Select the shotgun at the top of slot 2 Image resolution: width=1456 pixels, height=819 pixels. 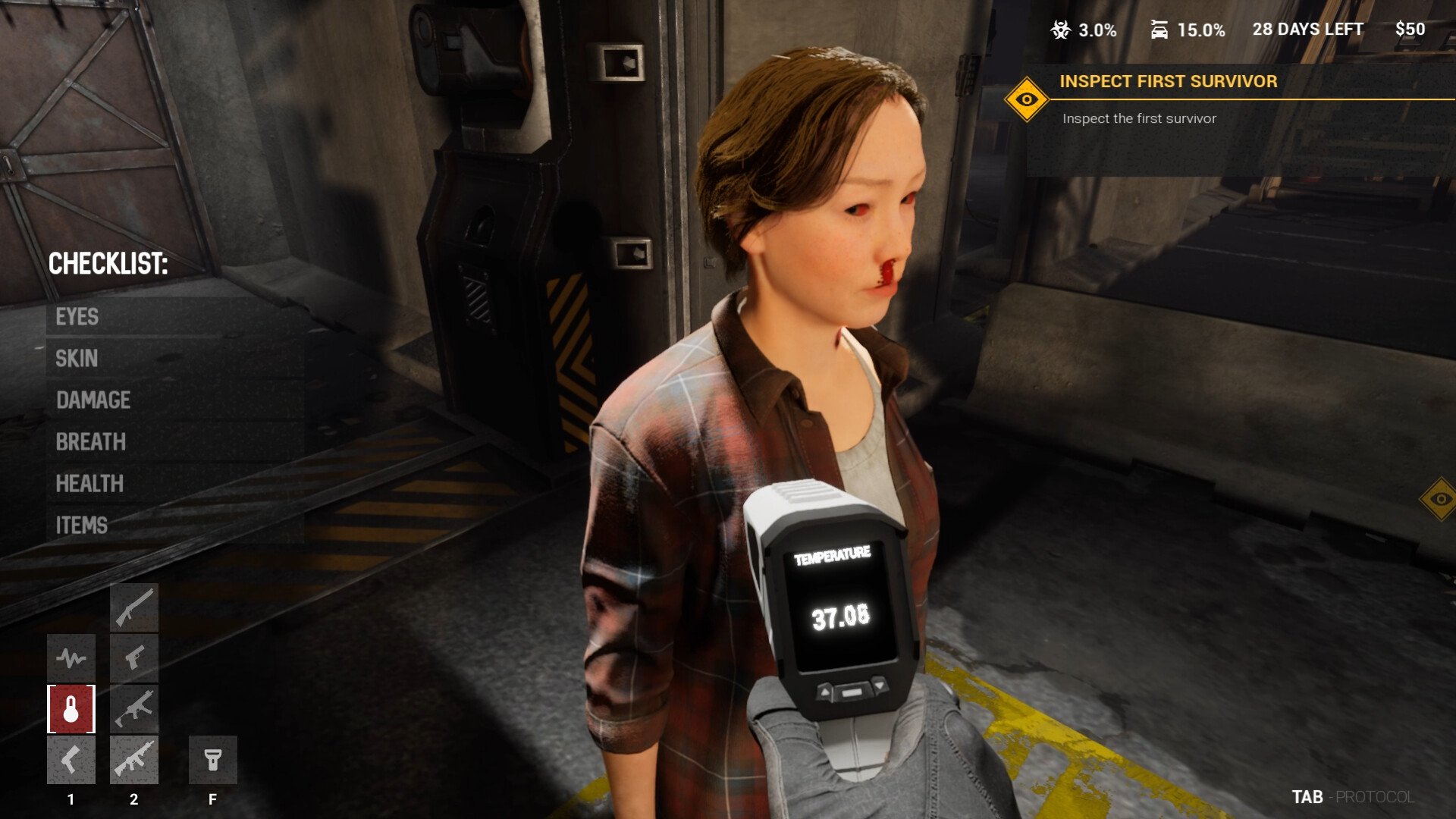point(135,607)
